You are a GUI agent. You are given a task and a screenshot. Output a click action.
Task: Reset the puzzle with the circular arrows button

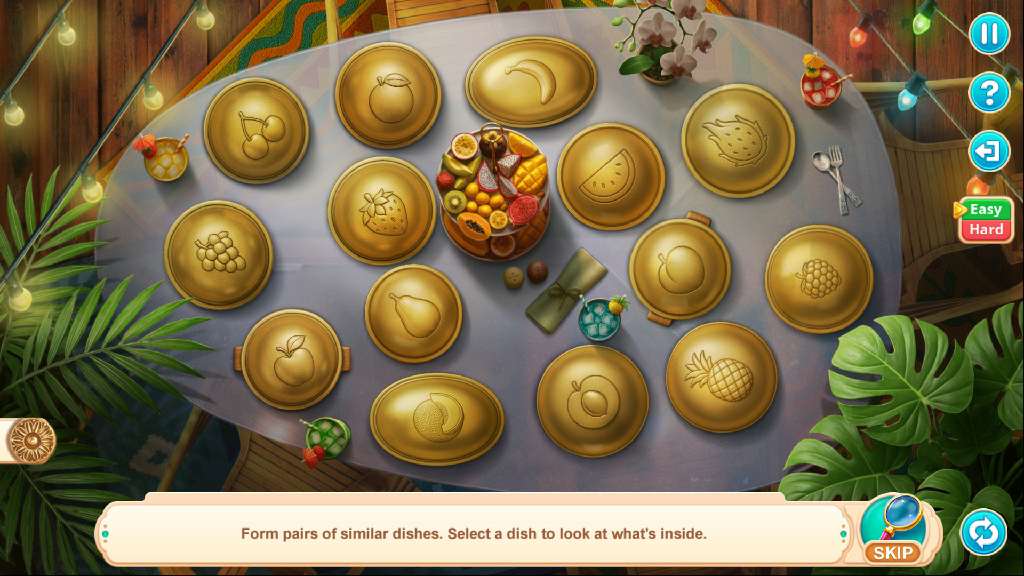[983, 532]
